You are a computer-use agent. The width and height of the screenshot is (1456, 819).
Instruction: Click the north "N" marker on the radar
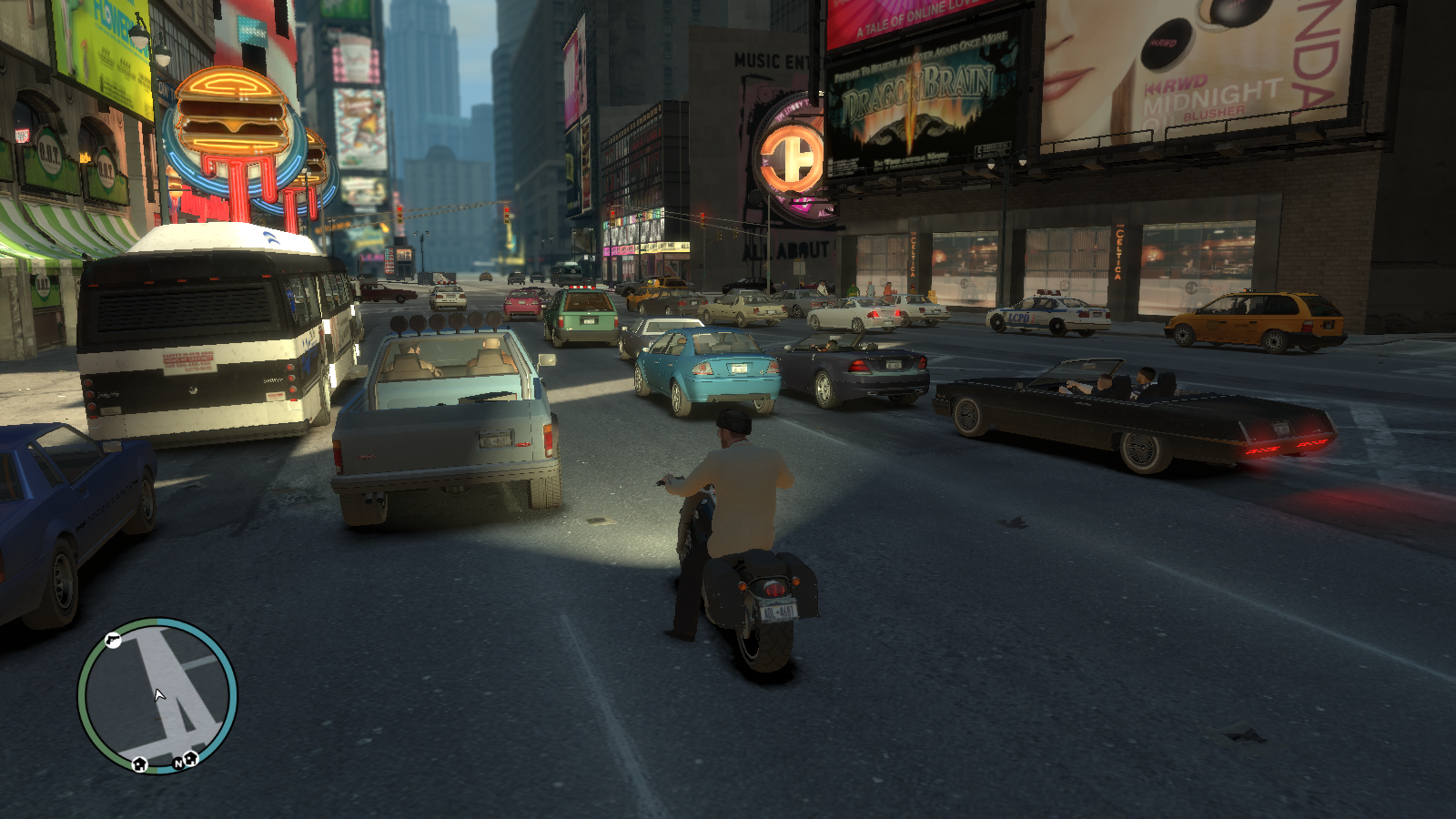tap(178, 763)
